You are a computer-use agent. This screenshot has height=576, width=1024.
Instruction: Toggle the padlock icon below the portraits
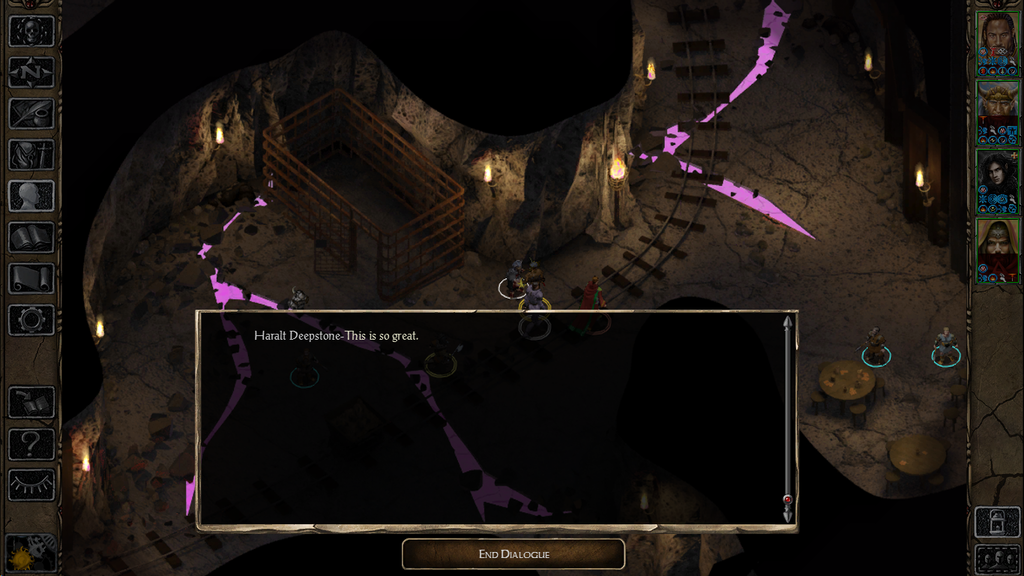(997, 520)
